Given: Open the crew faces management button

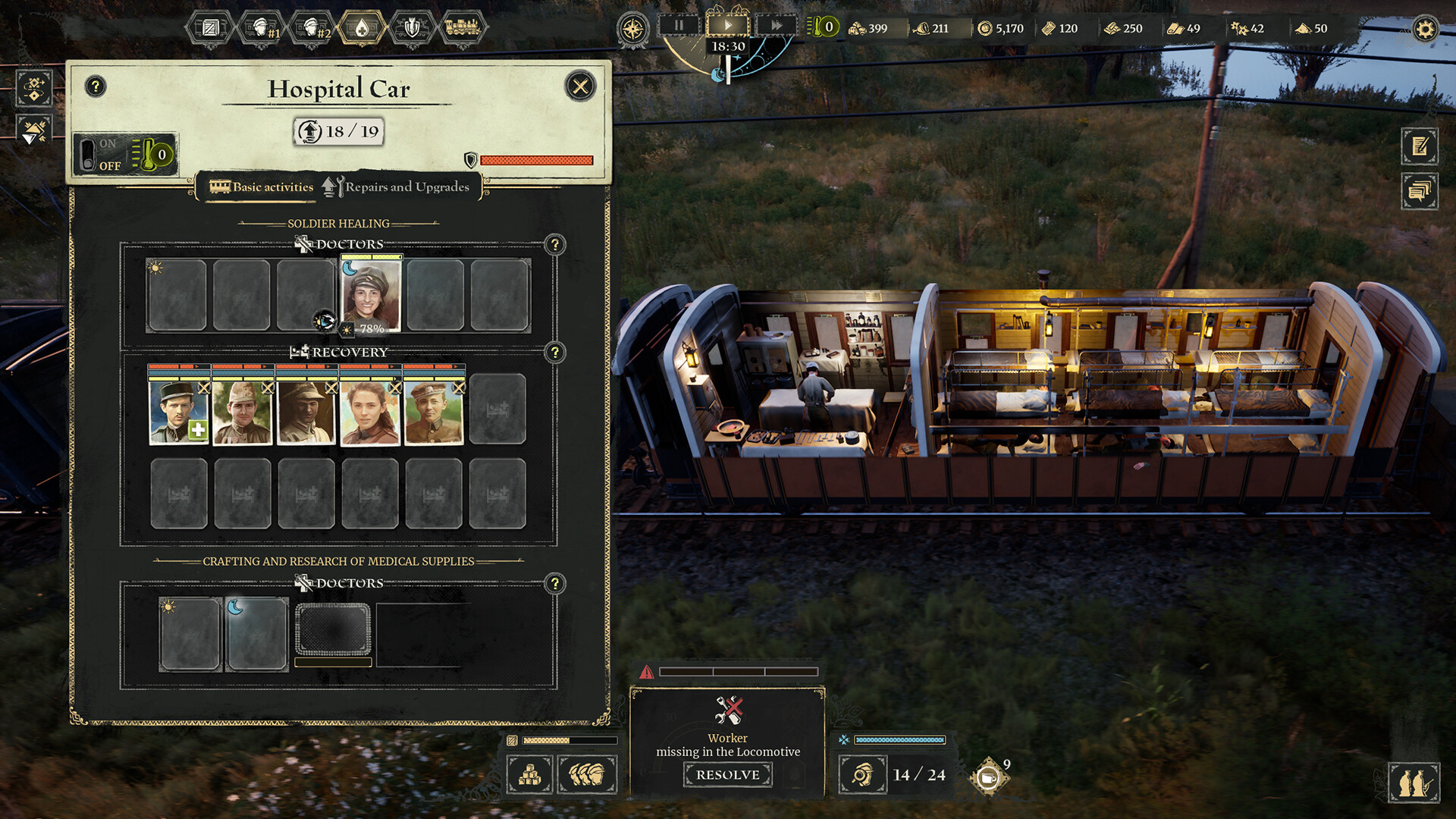Looking at the screenshot, I should (x=587, y=774).
